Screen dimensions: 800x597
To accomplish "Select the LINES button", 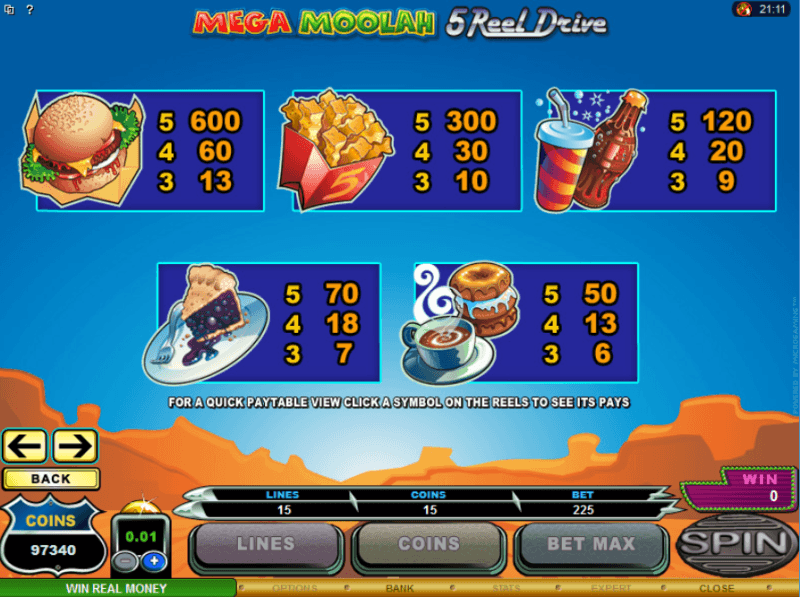I will pyautogui.click(x=265, y=545).
